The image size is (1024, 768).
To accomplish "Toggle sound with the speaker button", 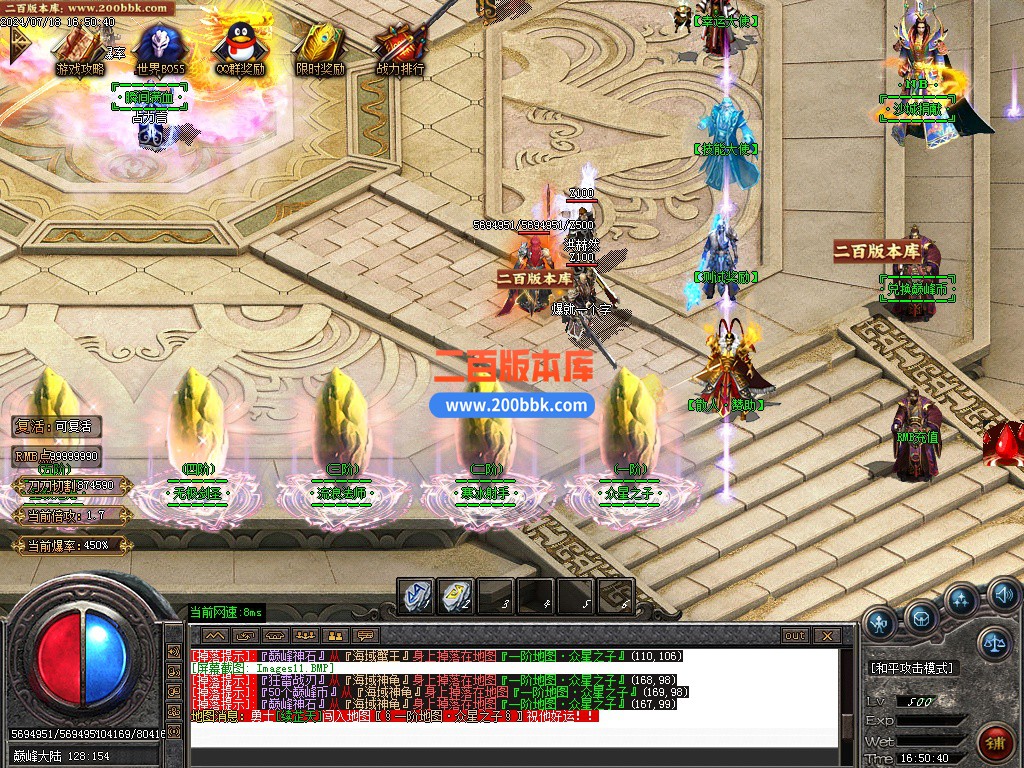I will point(1003,597).
